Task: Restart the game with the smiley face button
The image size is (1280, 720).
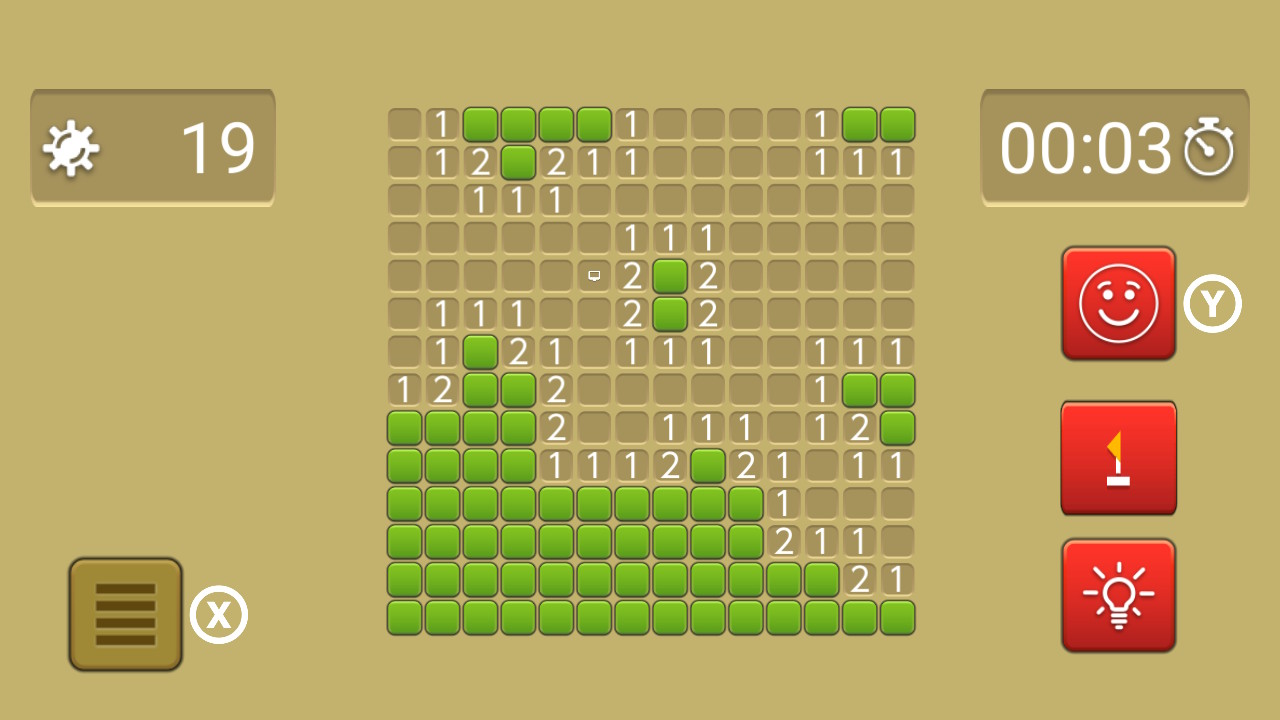Action: tap(1118, 302)
